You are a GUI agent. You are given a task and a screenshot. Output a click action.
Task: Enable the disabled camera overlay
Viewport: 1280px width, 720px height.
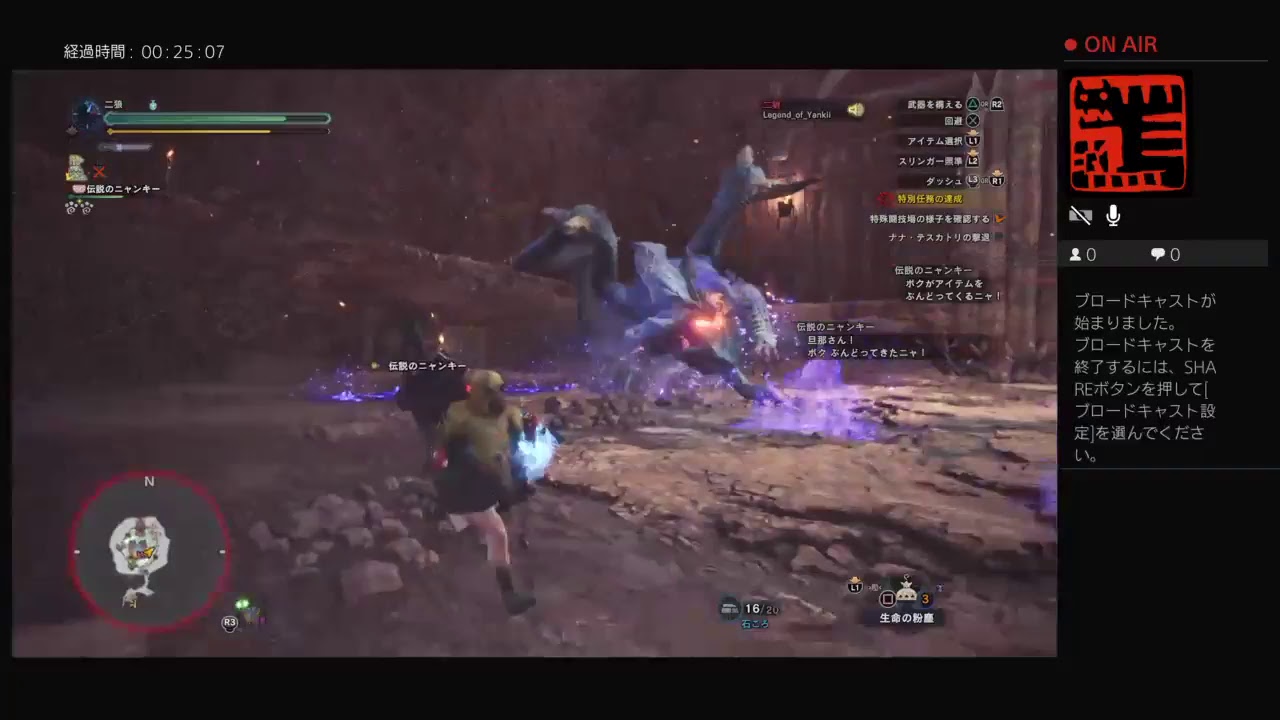(x=1081, y=215)
